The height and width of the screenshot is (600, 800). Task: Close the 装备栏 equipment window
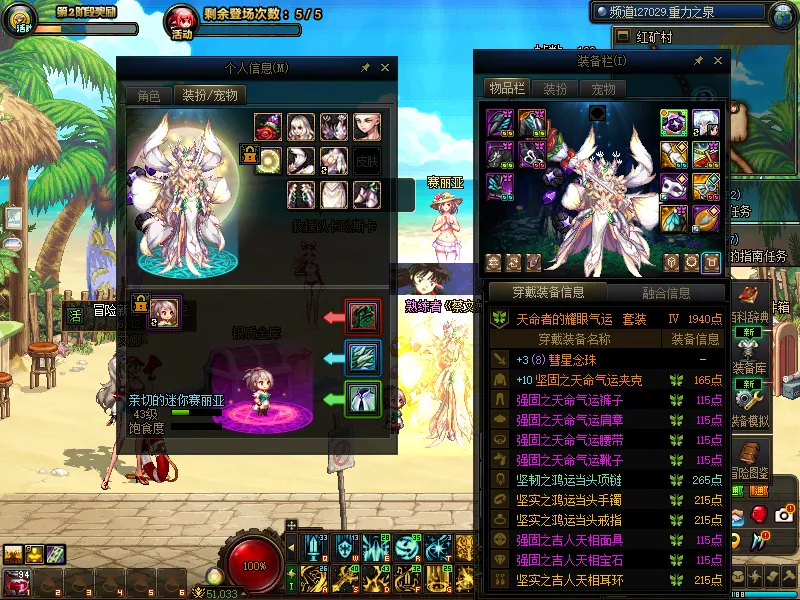tap(717, 61)
